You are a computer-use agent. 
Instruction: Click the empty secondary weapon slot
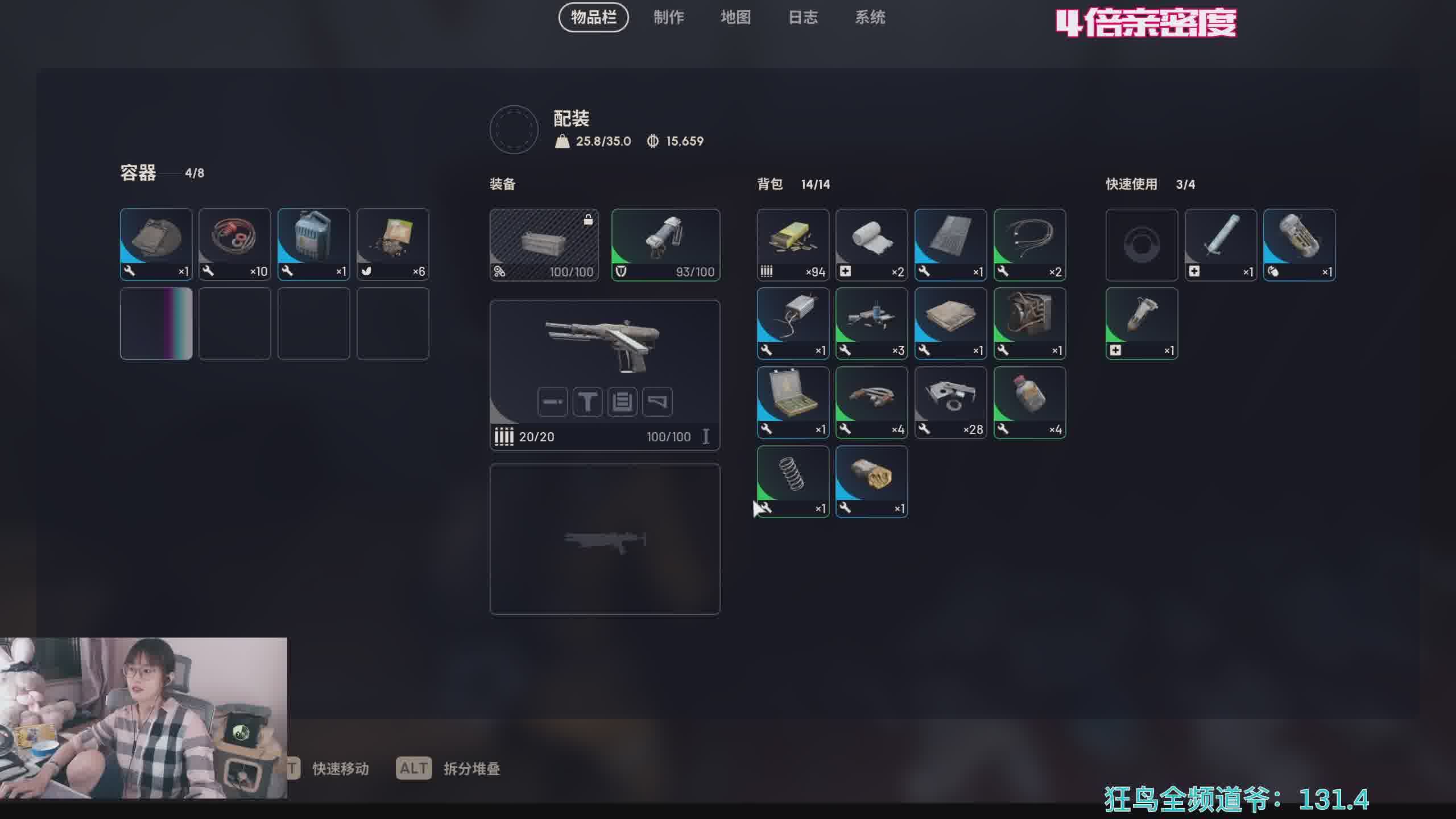click(x=605, y=539)
